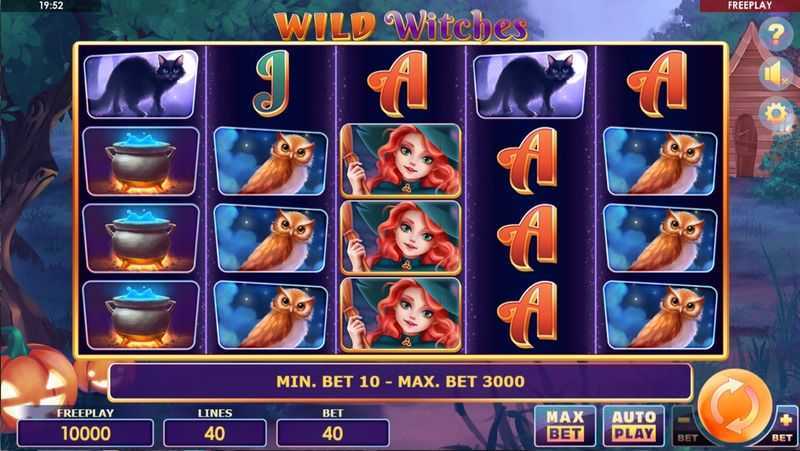Toggle the sound speaker icon

(775, 74)
